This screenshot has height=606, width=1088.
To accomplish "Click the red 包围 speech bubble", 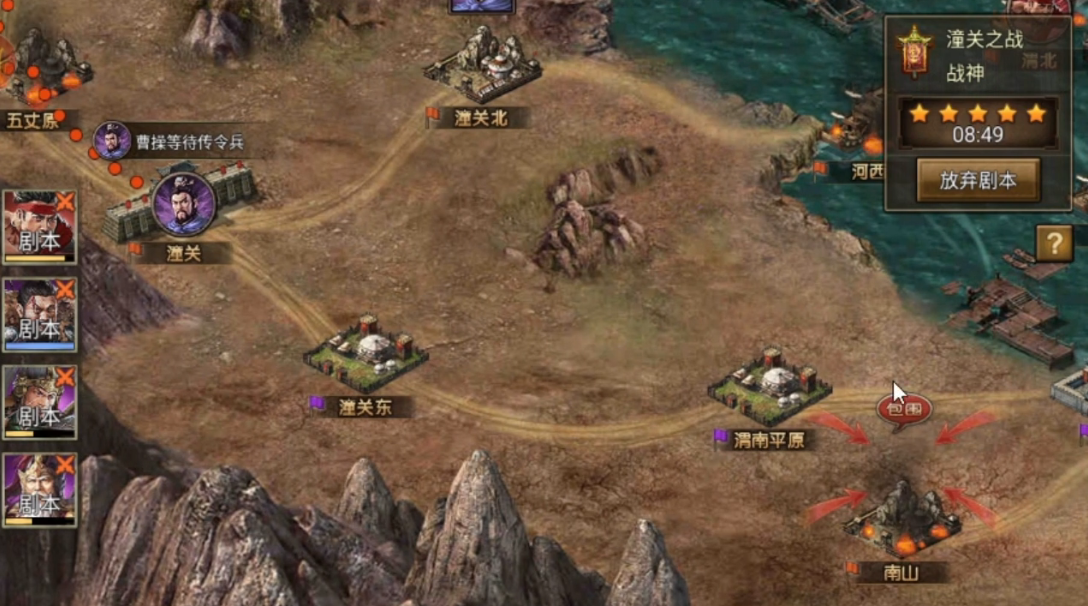I will [x=904, y=408].
